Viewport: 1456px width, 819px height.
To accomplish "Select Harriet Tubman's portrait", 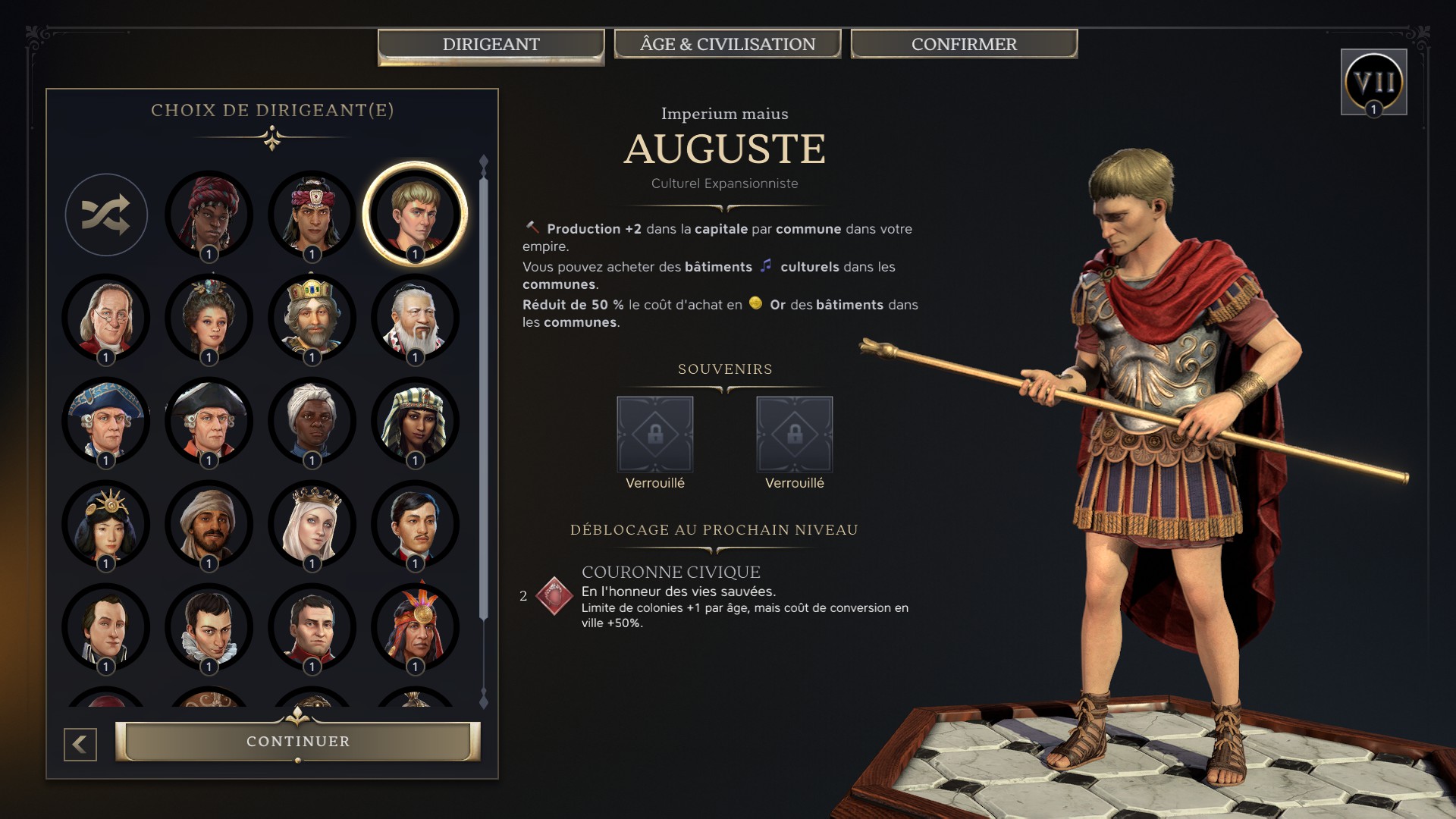I will click(x=312, y=421).
